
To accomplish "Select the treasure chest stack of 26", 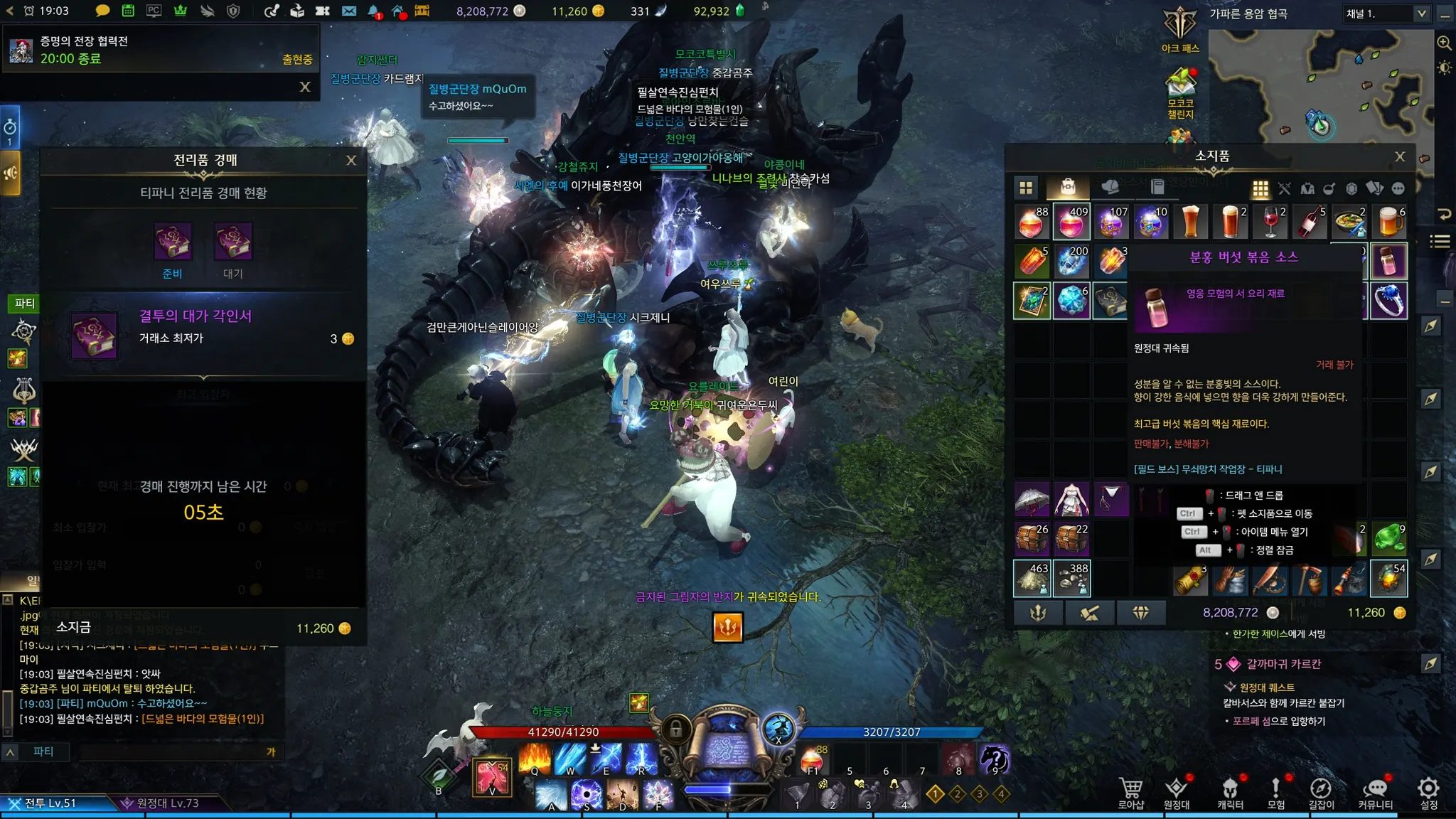I will click(1032, 539).
